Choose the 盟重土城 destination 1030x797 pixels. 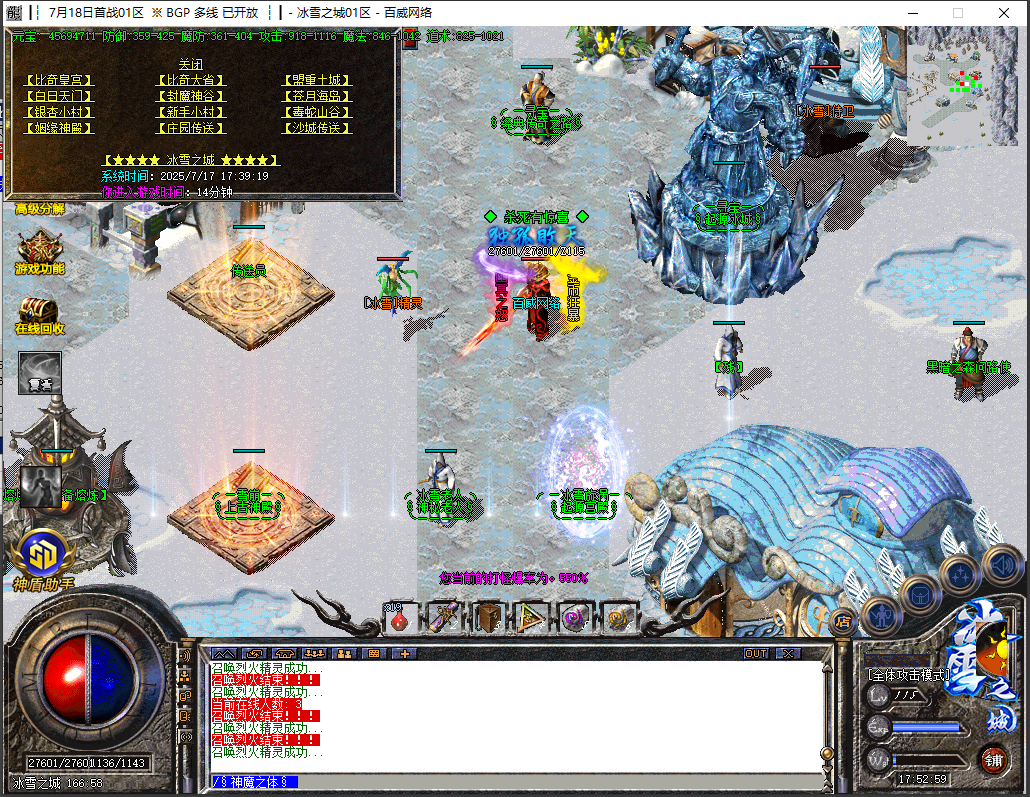pos(316,80)
